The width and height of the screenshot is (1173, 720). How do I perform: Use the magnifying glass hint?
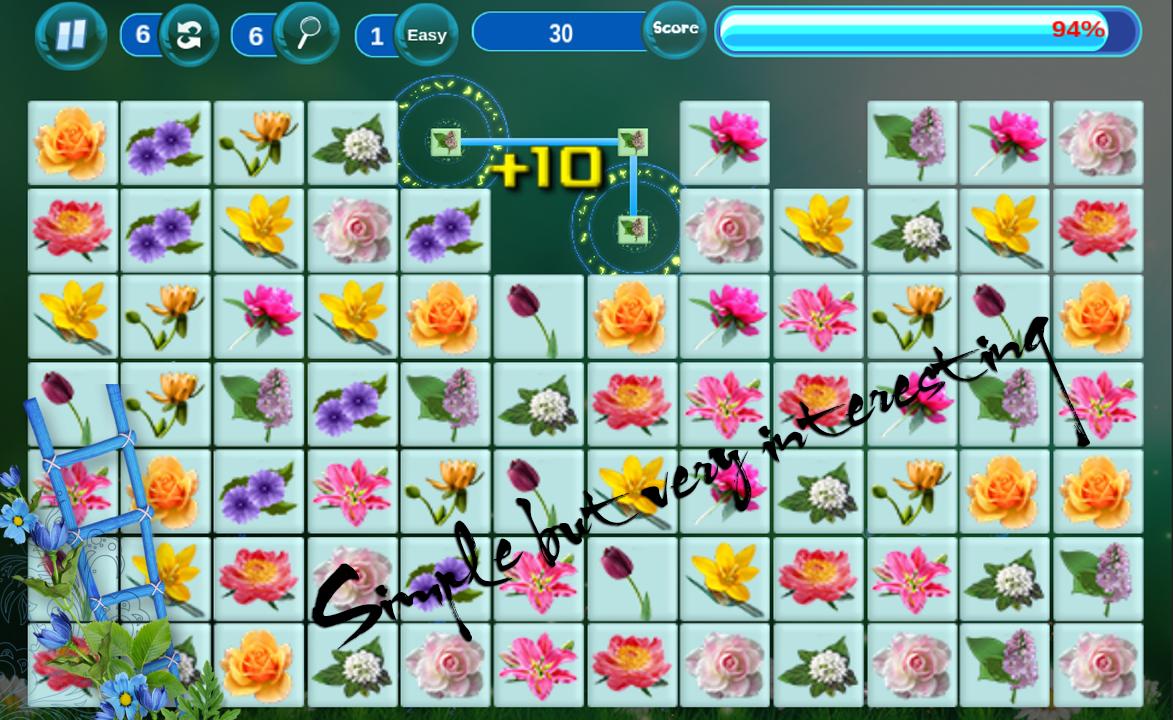click(306, 35)
